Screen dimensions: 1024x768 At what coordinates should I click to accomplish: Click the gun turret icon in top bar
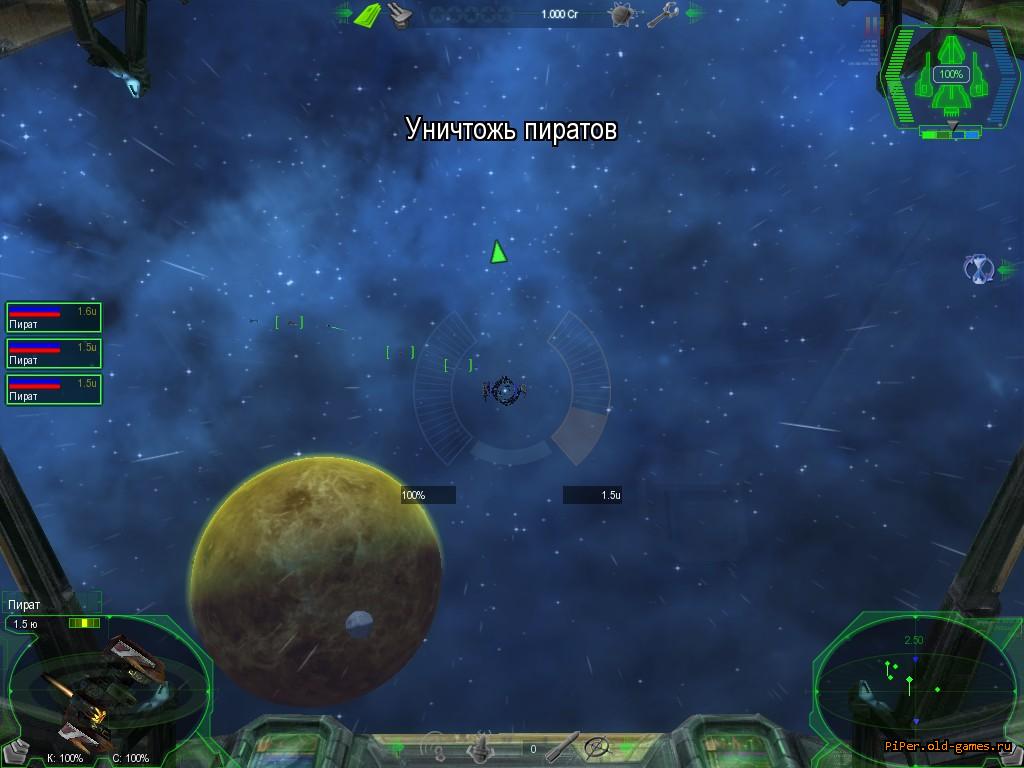pyautogui.click(x=401, y=14)
